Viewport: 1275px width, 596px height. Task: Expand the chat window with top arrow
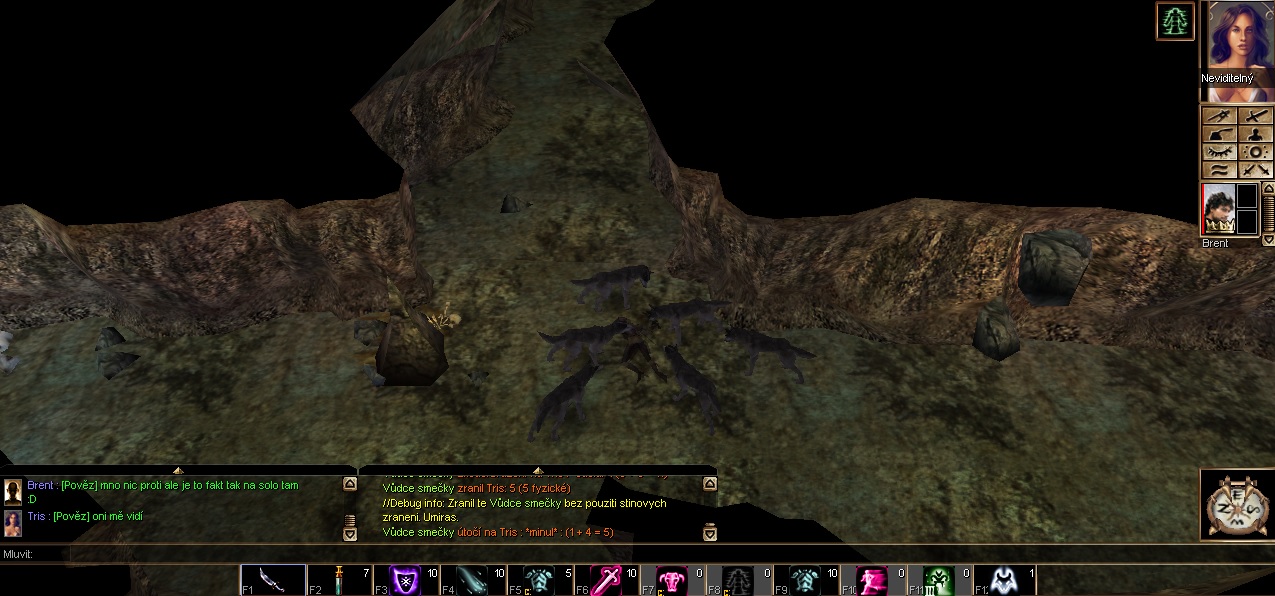178,470
